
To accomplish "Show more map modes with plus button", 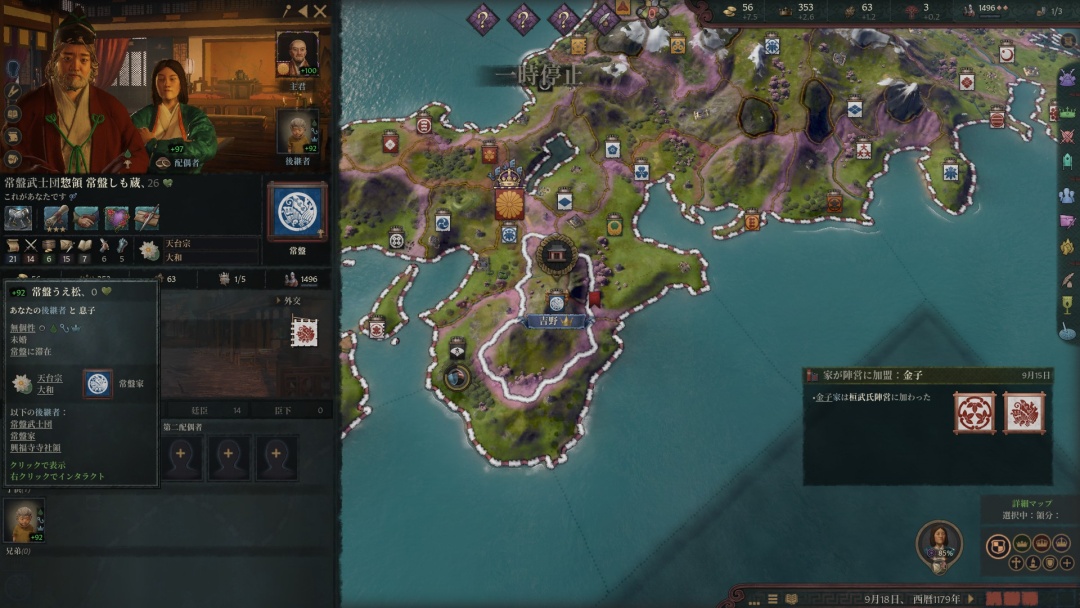I will click(1068, 563).
